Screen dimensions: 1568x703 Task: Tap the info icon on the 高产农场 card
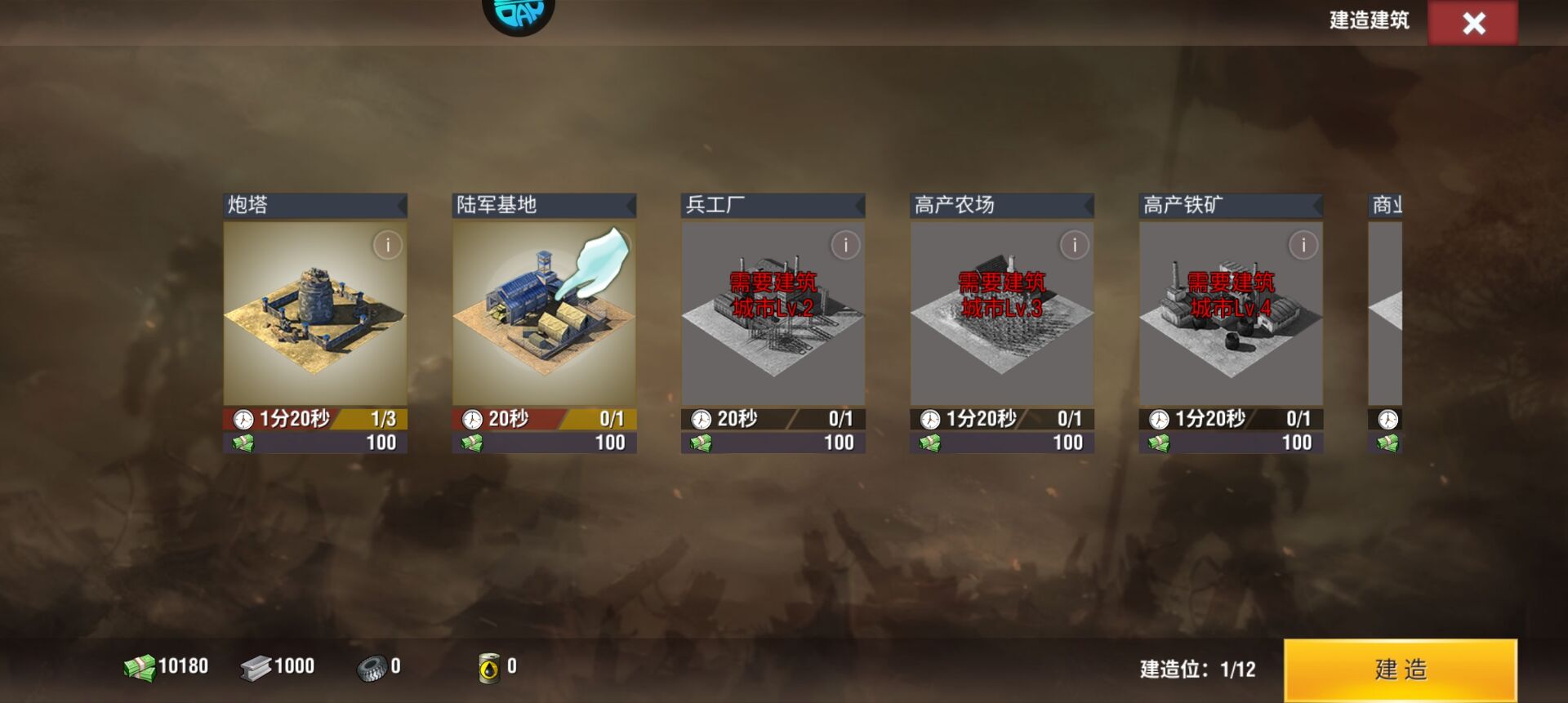click(x=1075, y=245)
